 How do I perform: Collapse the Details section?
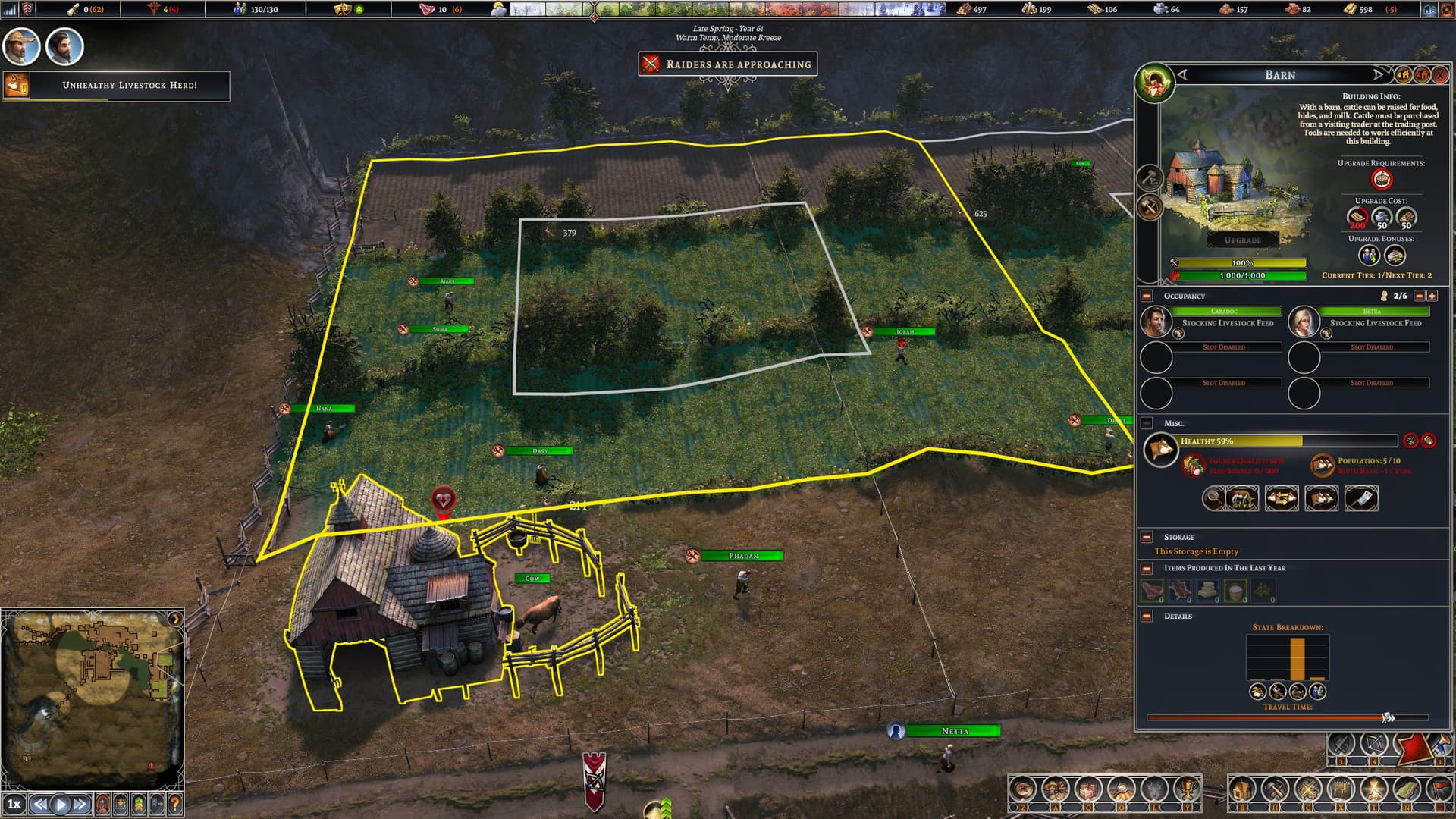pos(1147,616)
